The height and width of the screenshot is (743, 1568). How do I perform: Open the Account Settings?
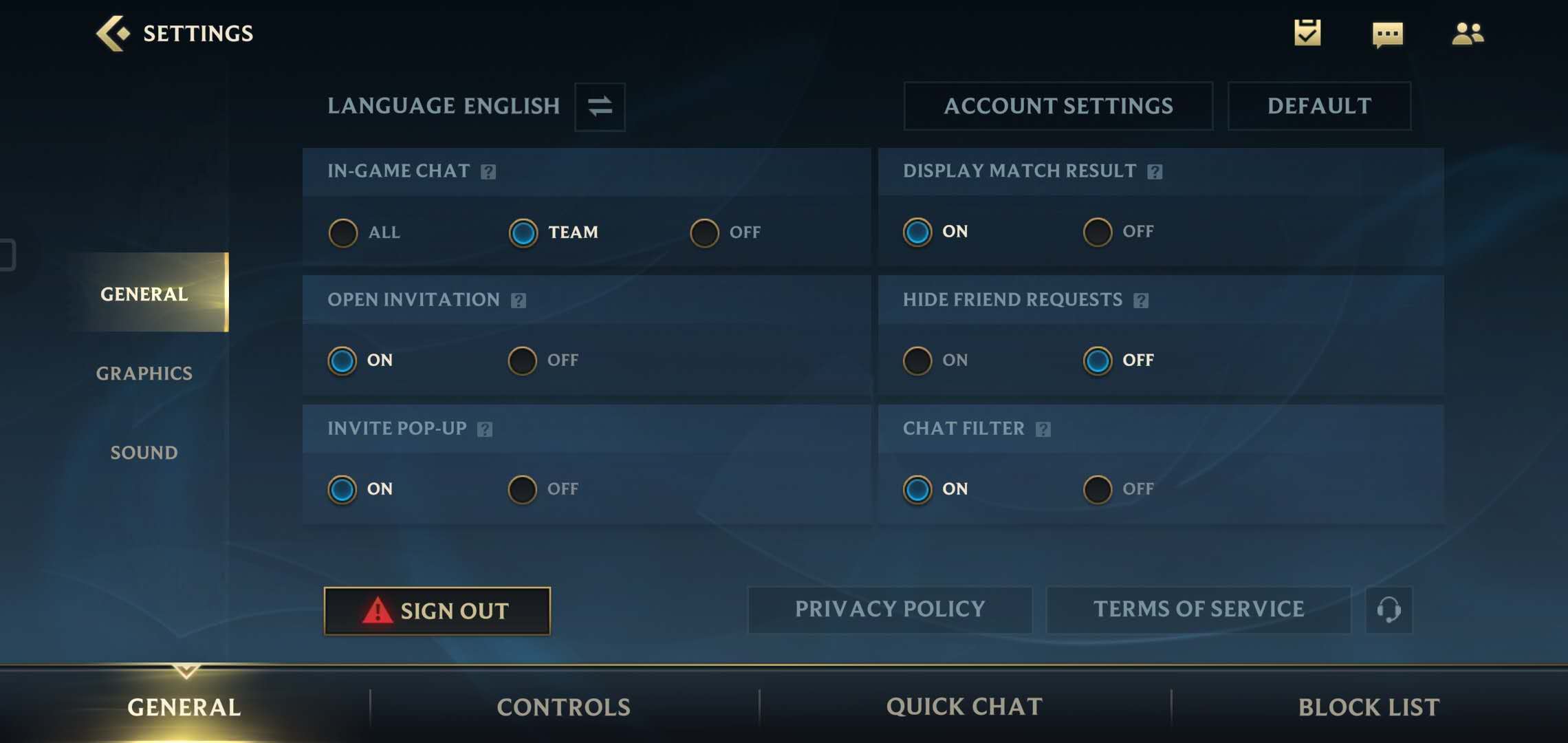click(x=1058, y=106)
